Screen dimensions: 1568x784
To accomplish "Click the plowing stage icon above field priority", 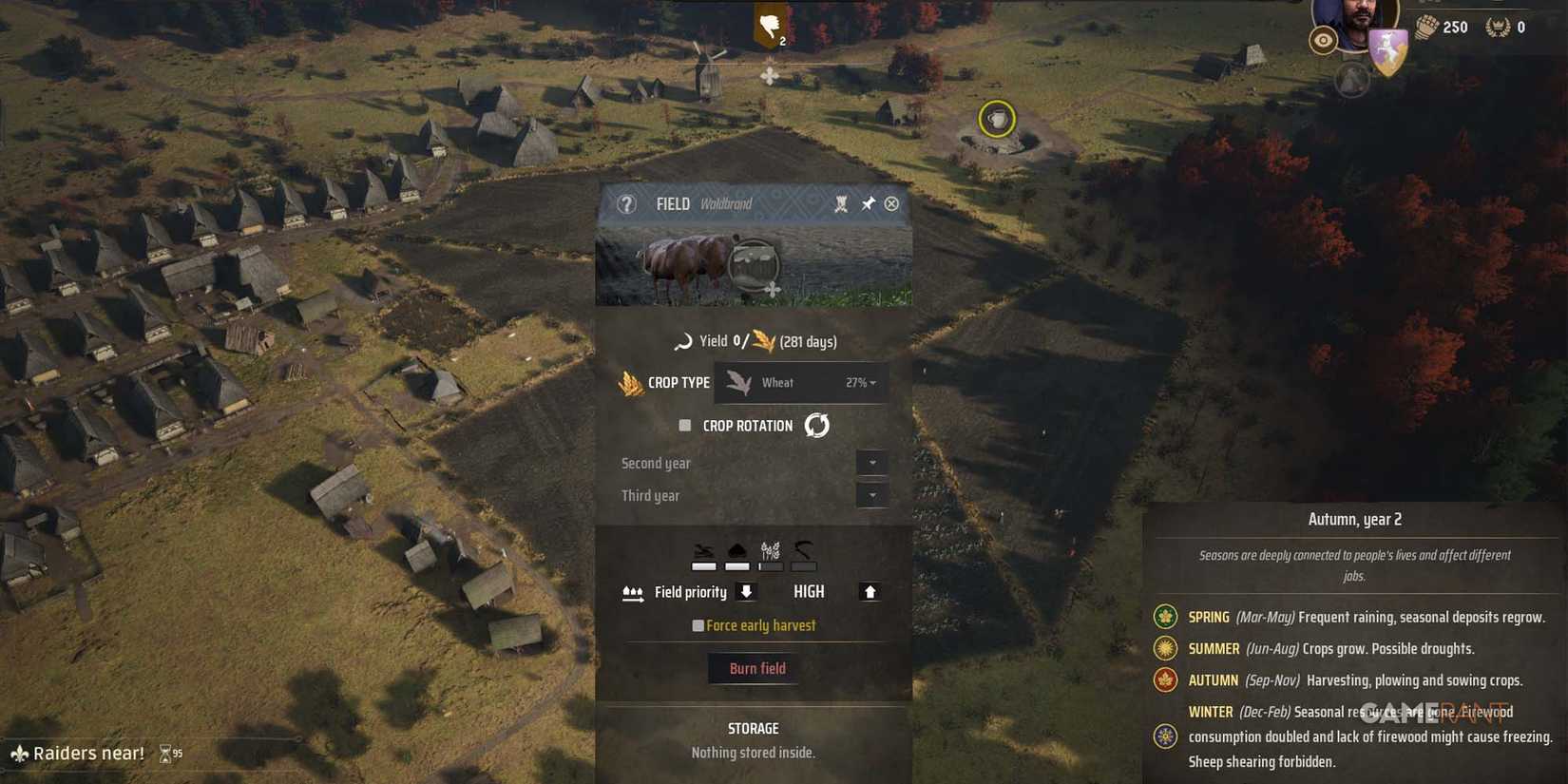I will click(x=701, y=550).
